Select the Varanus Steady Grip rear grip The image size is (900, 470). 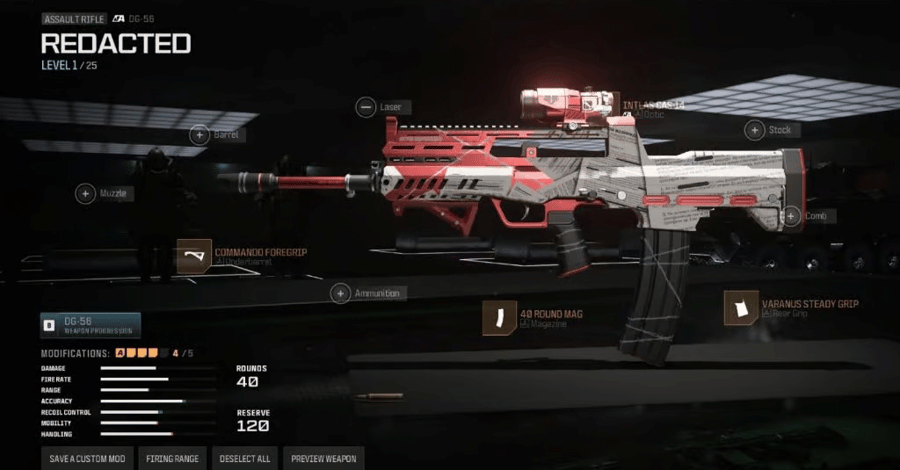coord(742,308)
